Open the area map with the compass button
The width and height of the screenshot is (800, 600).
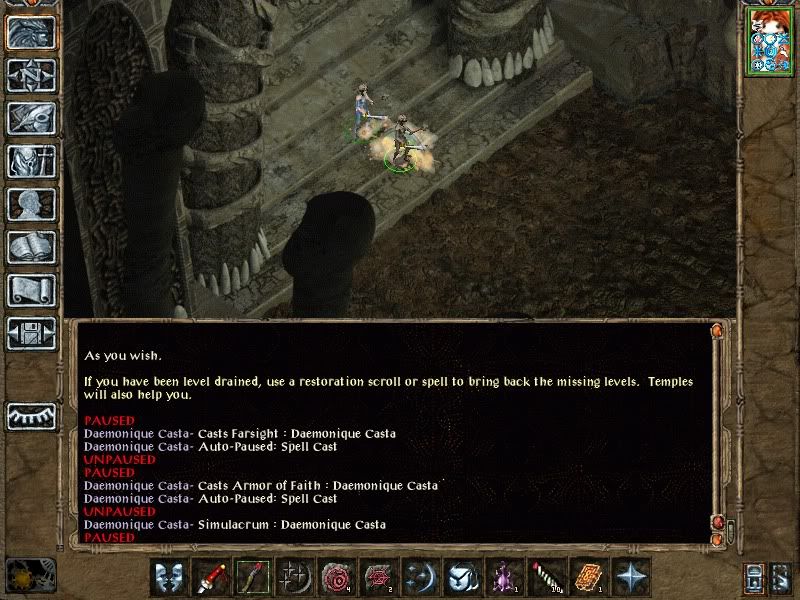[x=31, y=76]
